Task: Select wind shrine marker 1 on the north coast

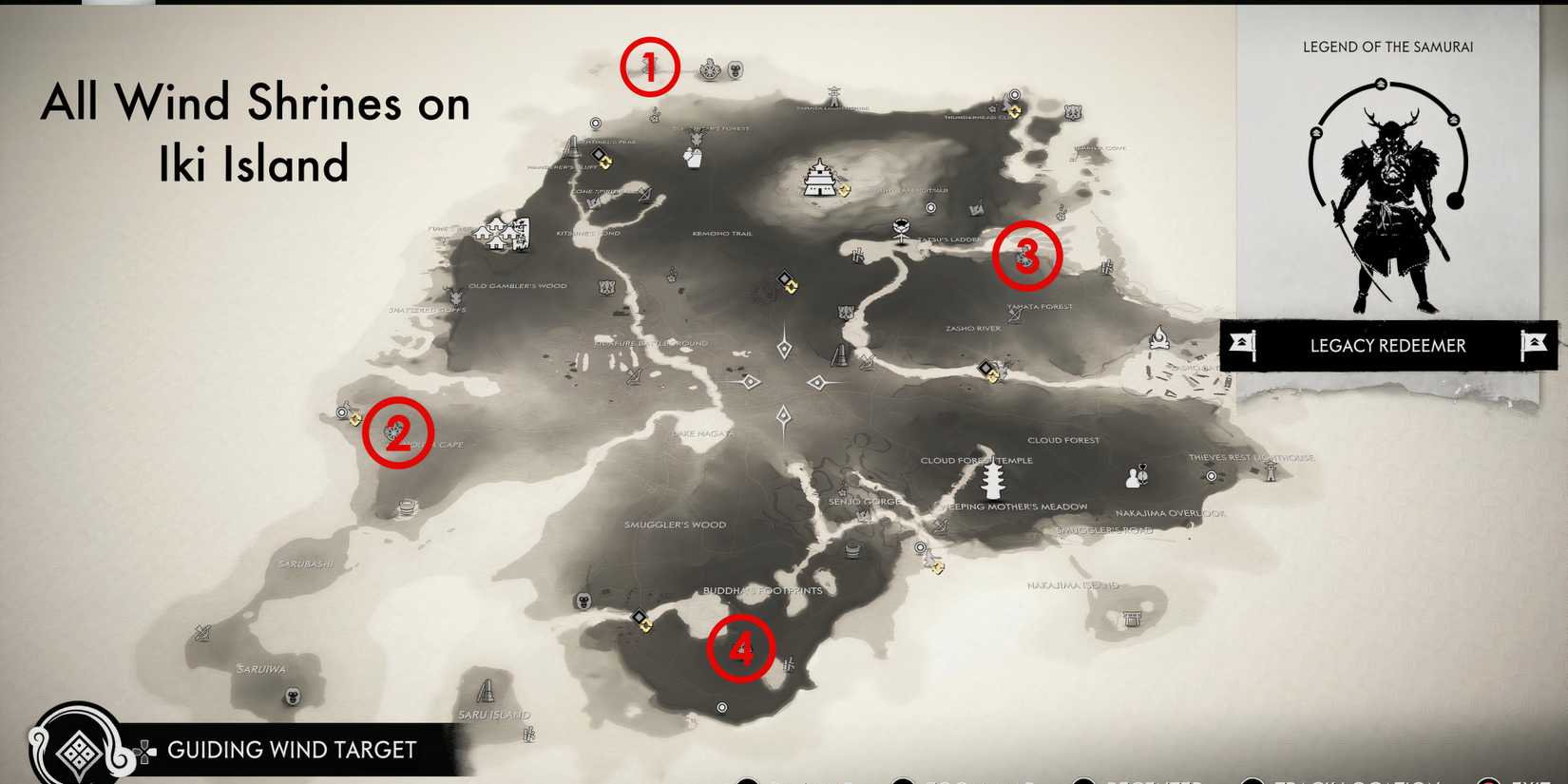Action: click(649, 66)
